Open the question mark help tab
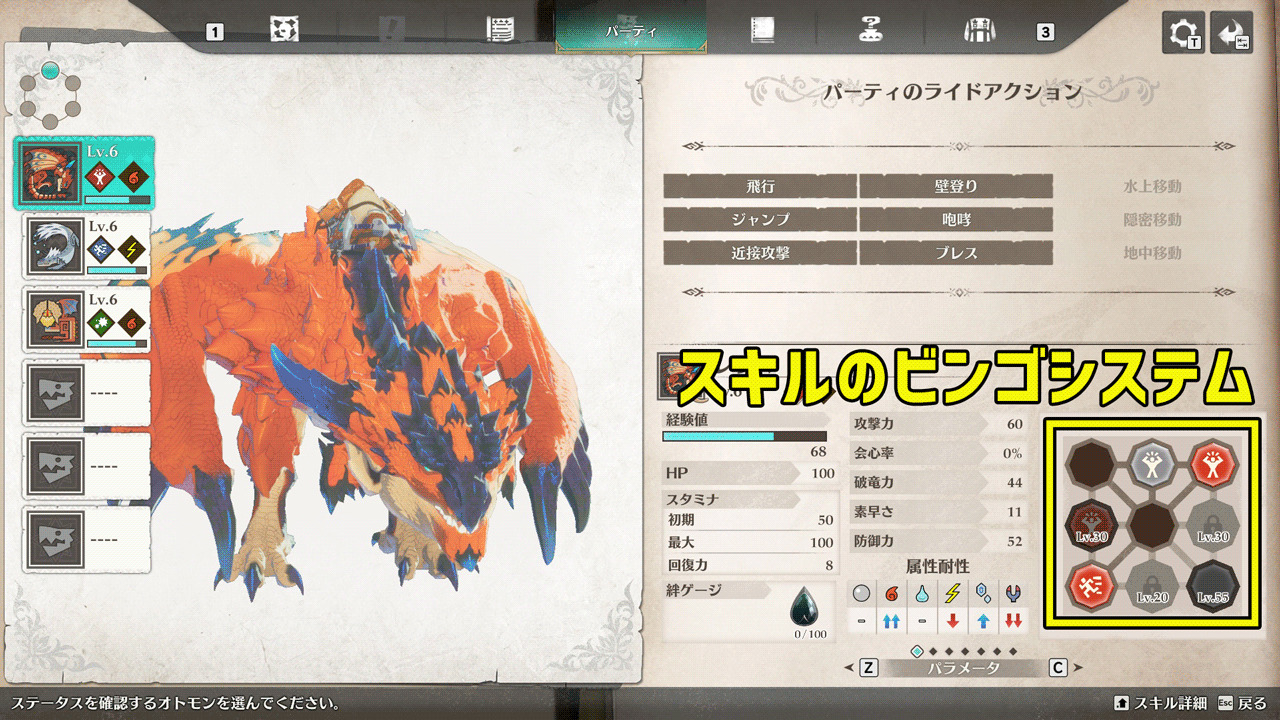This screenshot has height=720, width=1280. pos(870,30)
